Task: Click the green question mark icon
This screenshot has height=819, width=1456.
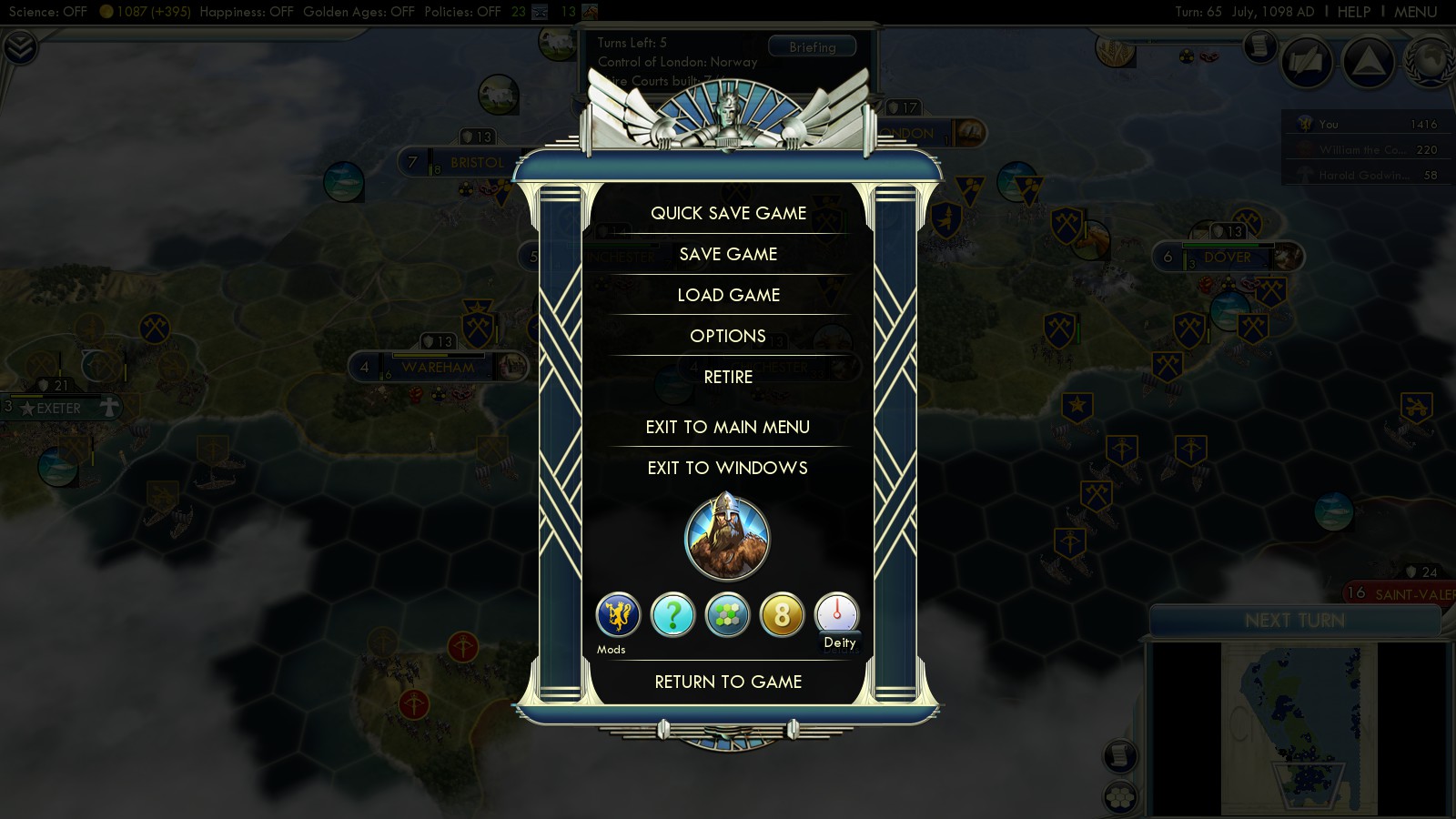Action: pyautogui.click(x=672, y=615)
